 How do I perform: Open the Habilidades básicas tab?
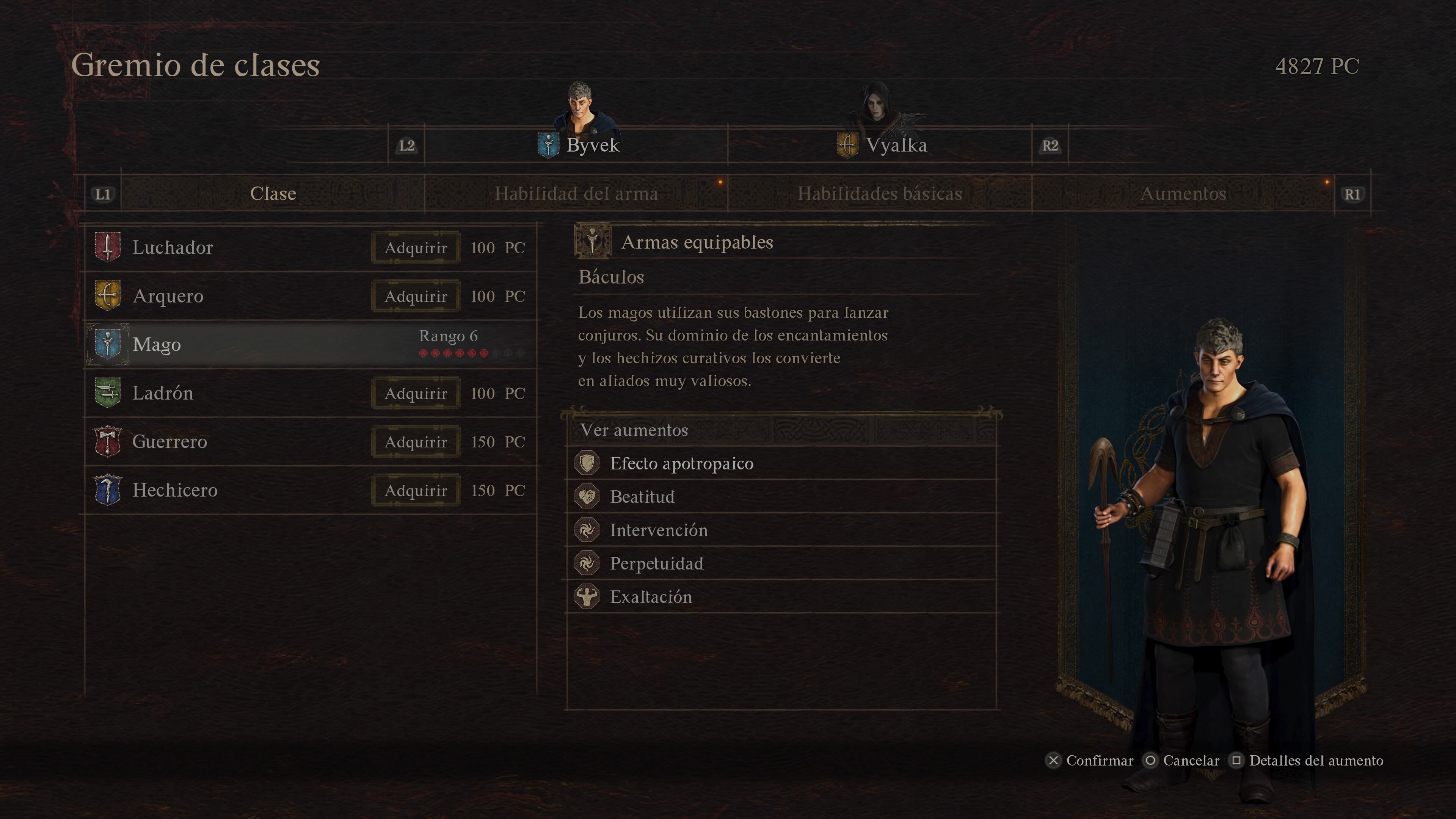tap(880, 194)
